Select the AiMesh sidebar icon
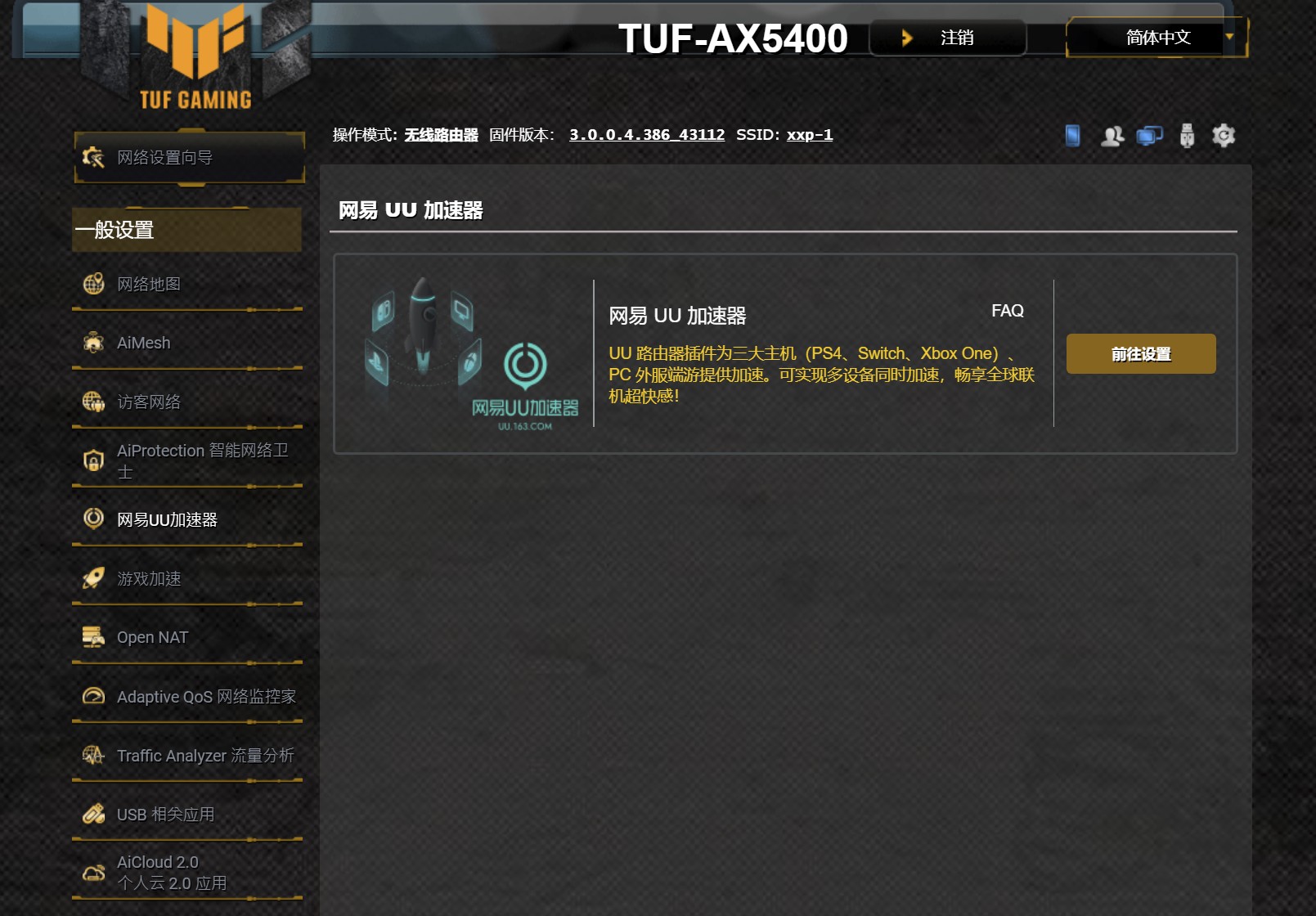Screen dimensions: 1316x916 pyautogui.click(x=94, y=343)
